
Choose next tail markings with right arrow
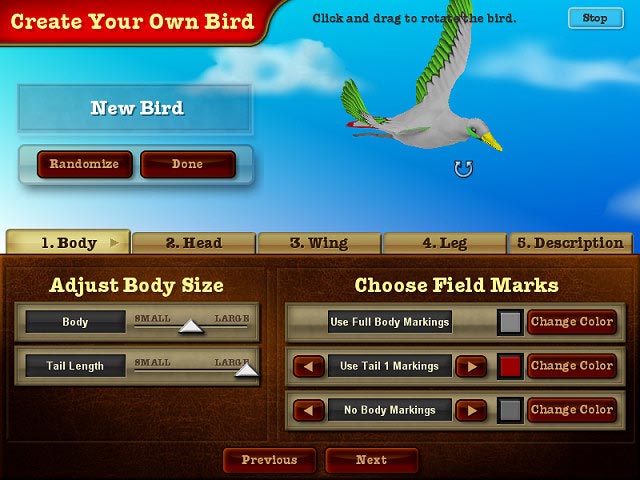point(470,366)
